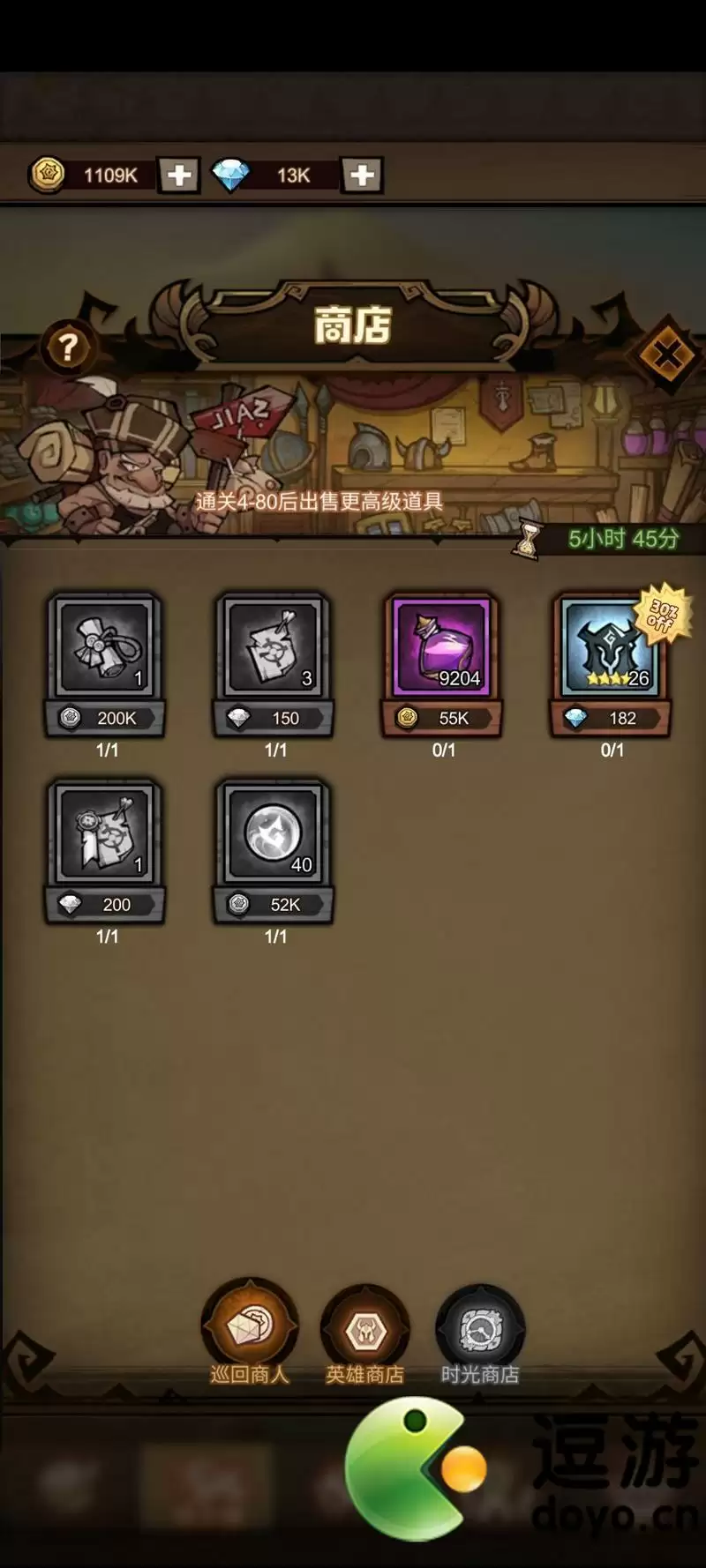Open the question mark help button

[x=68, y=347]
